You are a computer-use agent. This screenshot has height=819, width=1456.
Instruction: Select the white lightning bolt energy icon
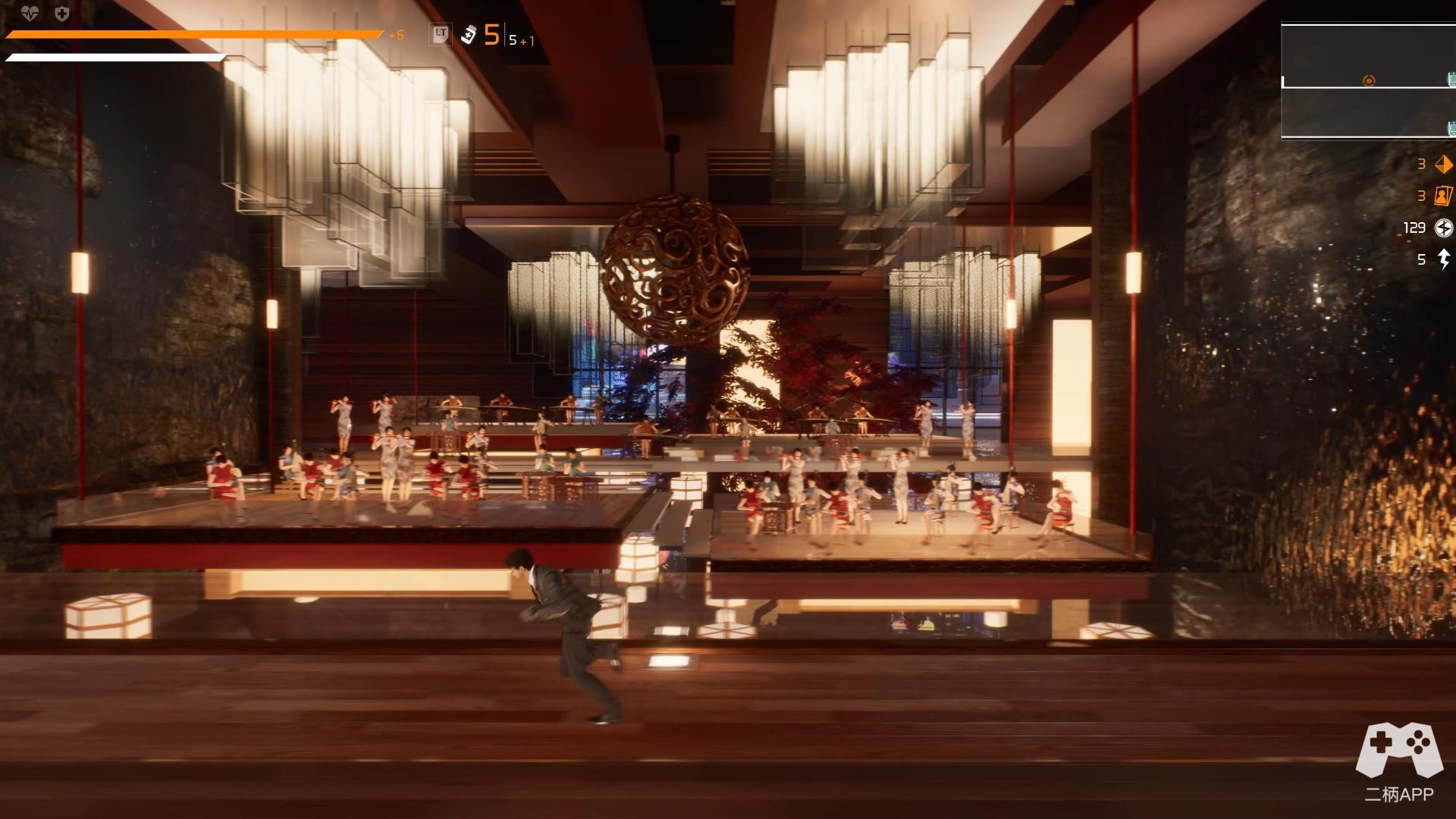pos(1444,259)
